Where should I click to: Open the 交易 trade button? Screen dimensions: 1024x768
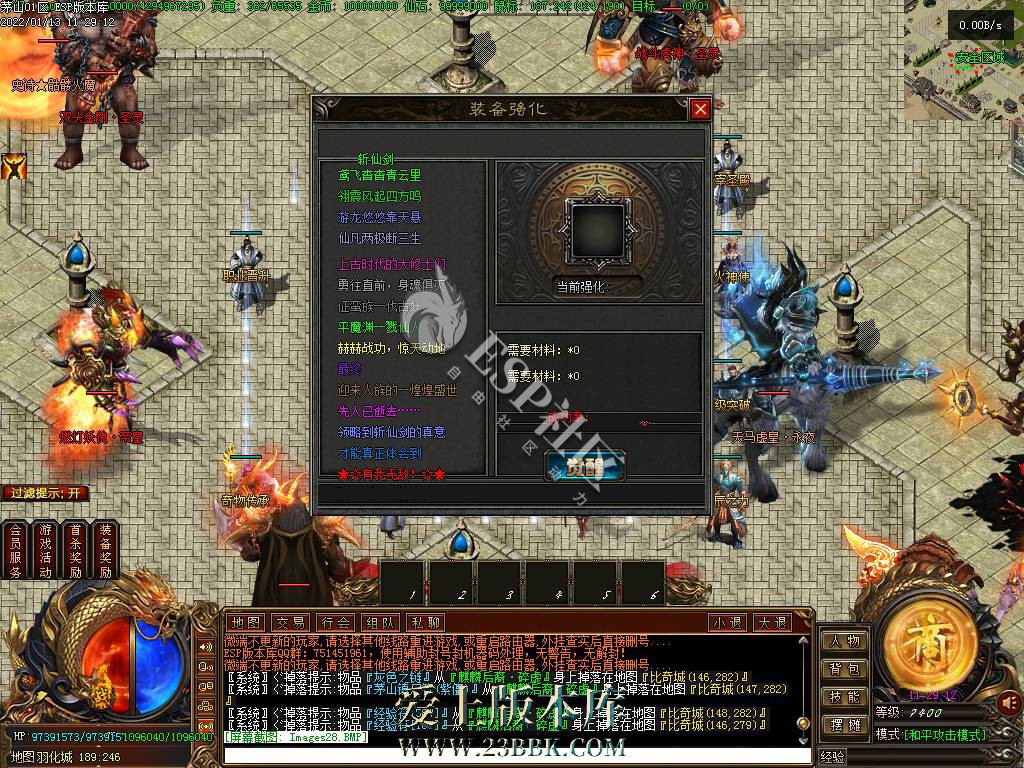pos(291,622)
